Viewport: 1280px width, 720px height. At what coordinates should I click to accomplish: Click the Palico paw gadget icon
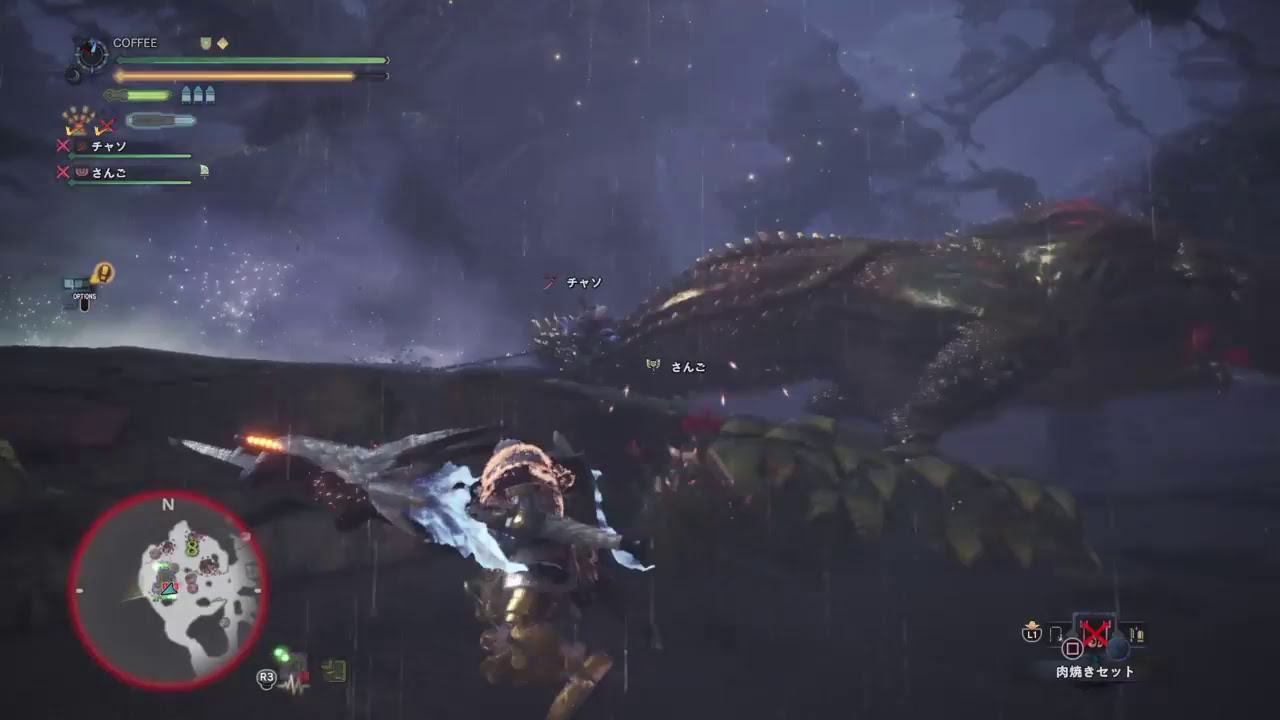coord(79,116)
